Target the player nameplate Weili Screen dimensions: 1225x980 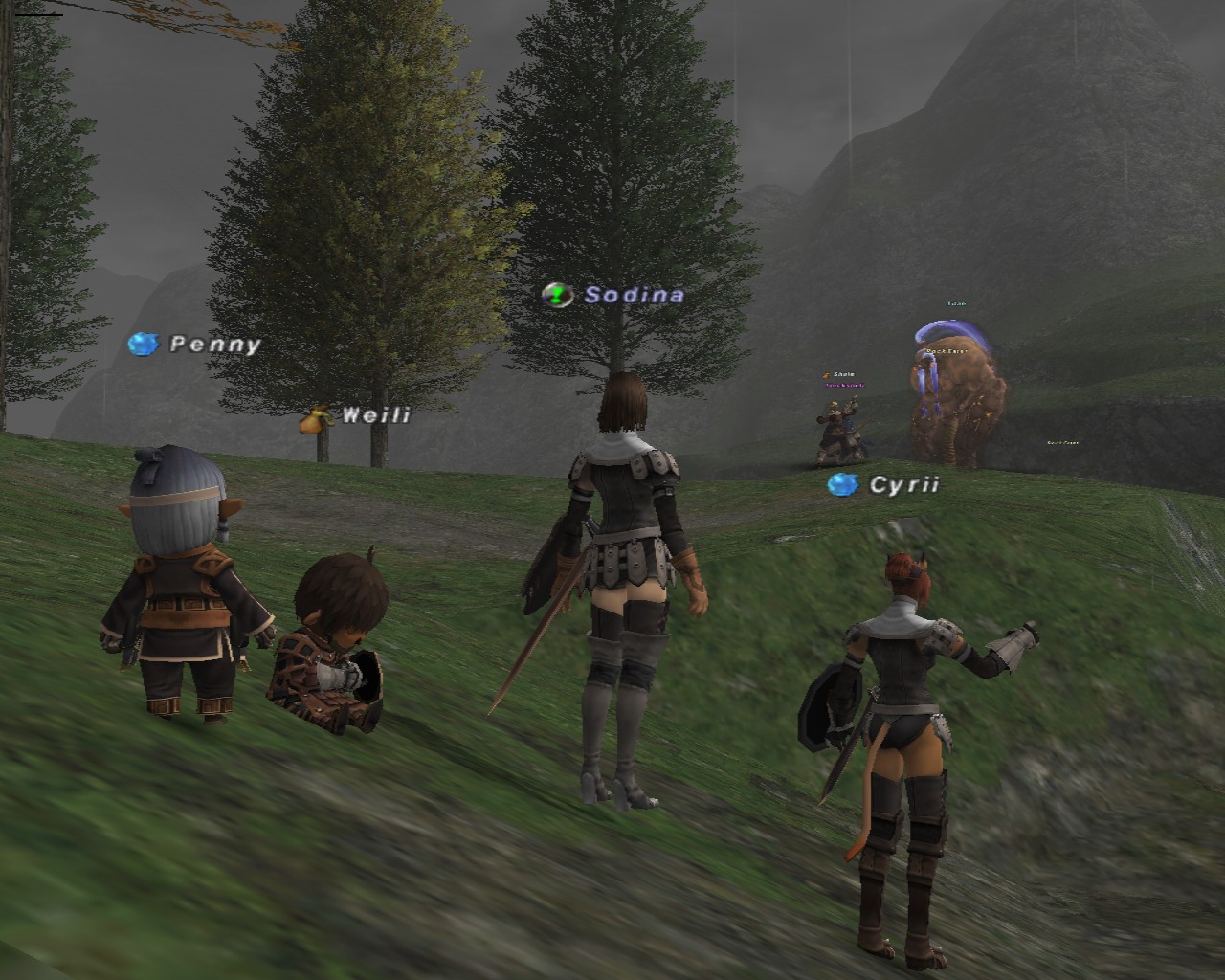pyautogui.click(x=375, y=415)
